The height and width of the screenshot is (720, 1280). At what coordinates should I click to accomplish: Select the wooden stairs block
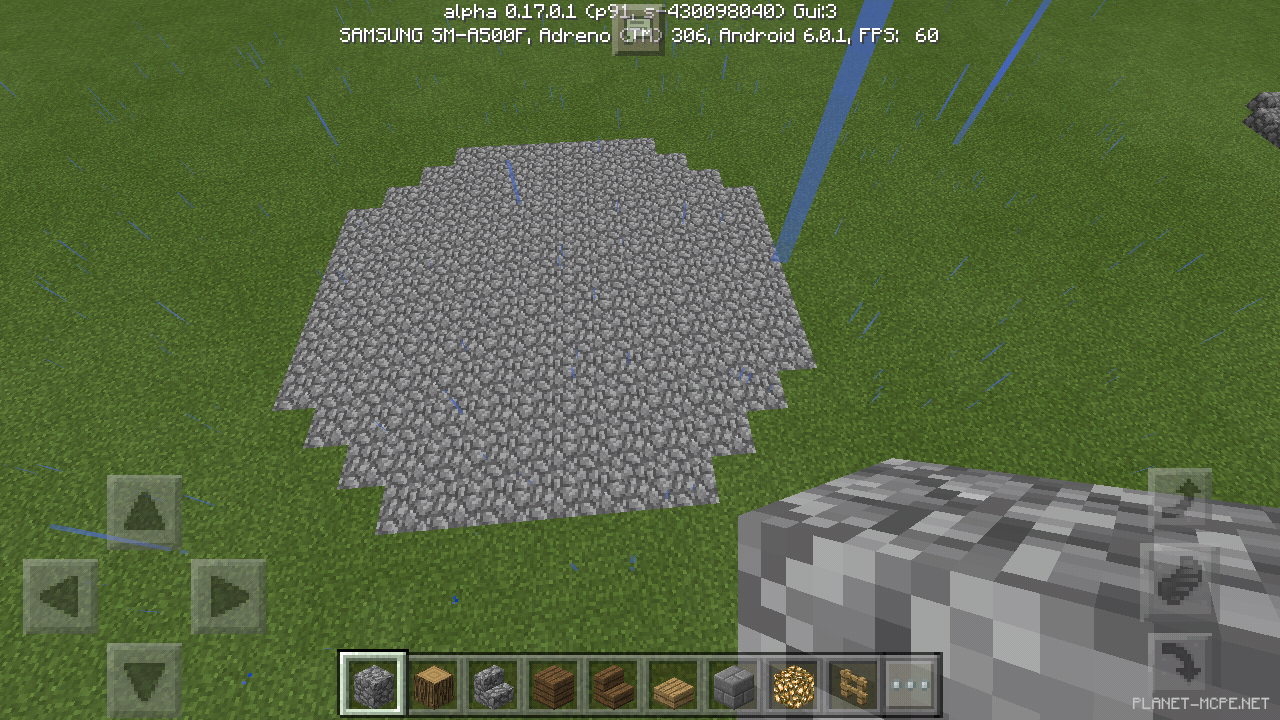(x=612, y=683)
